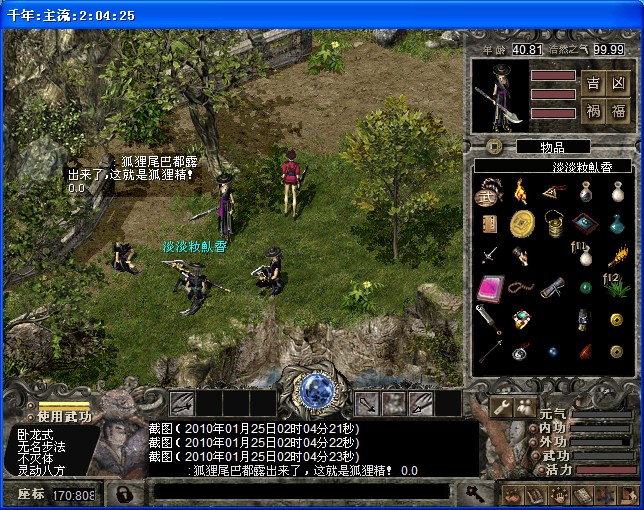Select the rolled scroll item
Image resolution: width=644 pixels, height=510 pixels.
tap(552, 289)
